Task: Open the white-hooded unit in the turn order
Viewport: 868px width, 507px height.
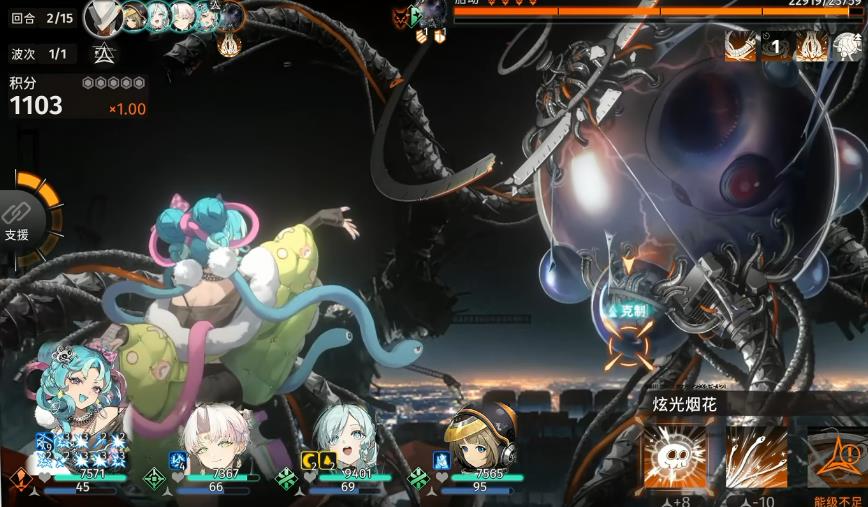Action: click(104, 15)
